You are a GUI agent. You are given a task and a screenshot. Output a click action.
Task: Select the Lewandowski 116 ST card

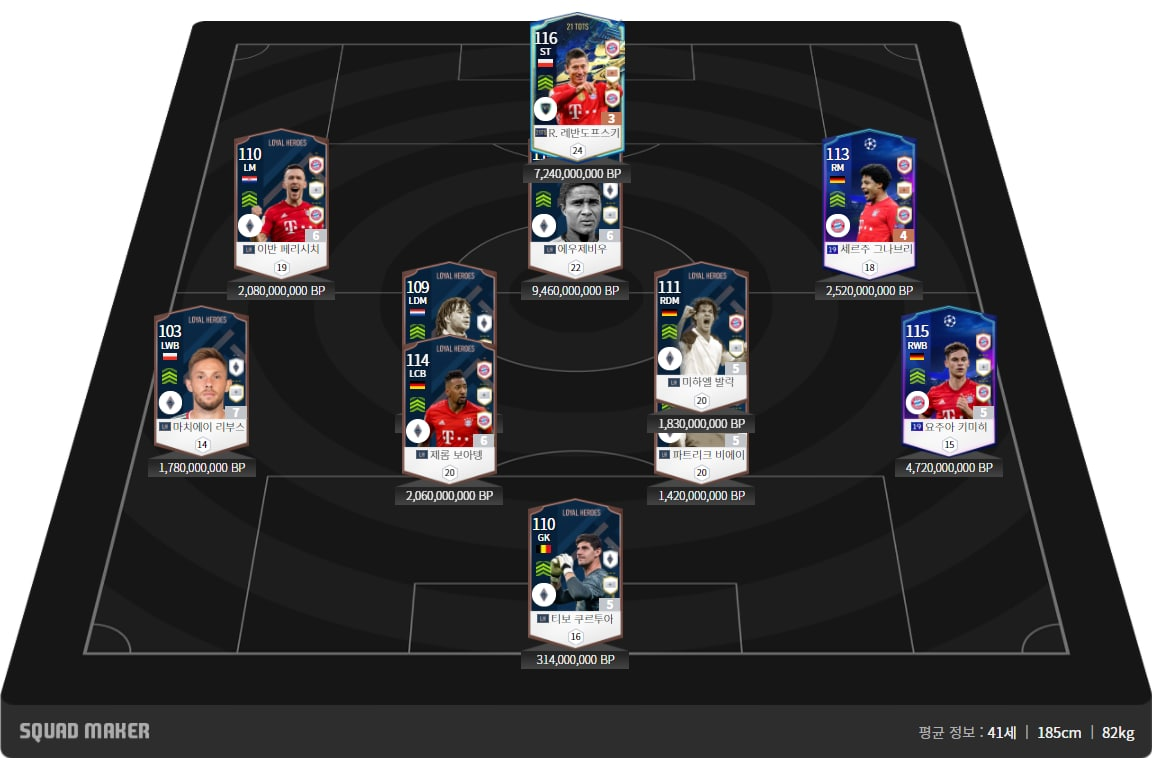tap(577, 80)
